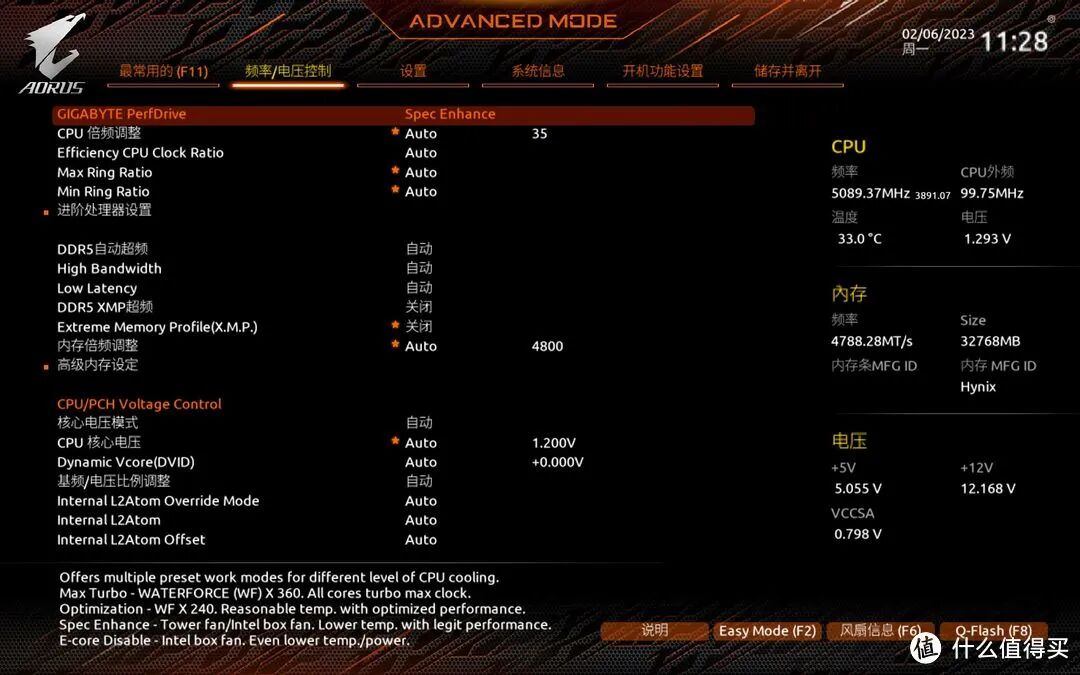Viewport: 1080px width, 675px height.
Task: Click the Easy Mode (F2) button
Action: [767, 631]
